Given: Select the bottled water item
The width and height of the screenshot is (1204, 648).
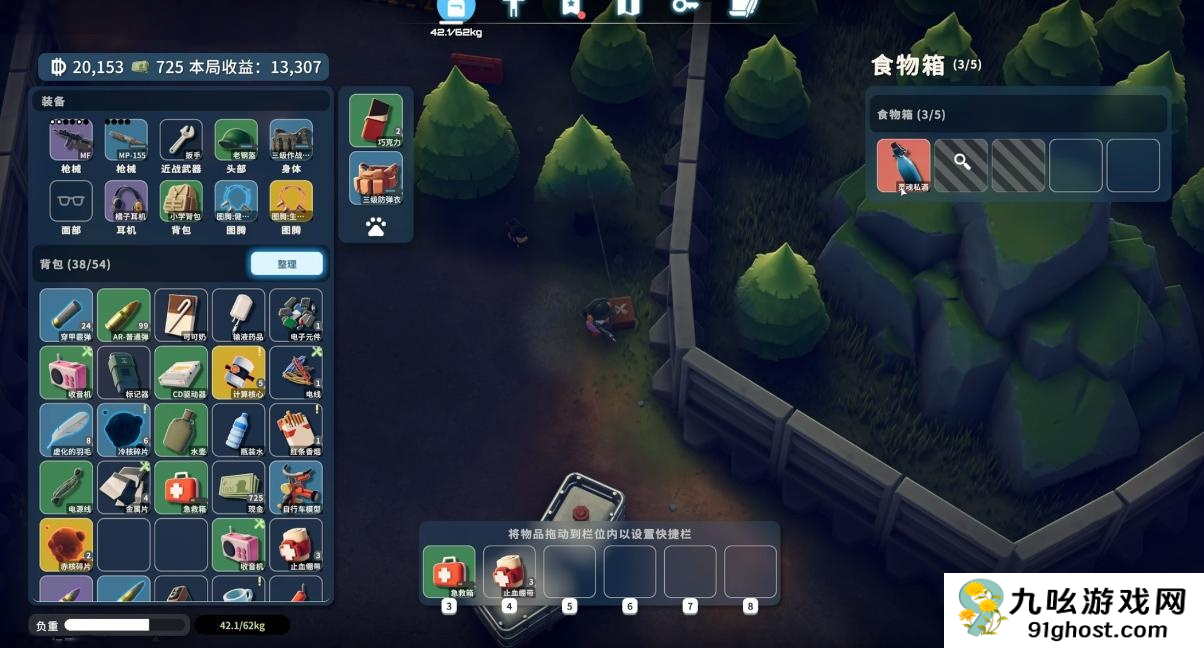Looking at the screenshot, I should (x=238, y=430).
